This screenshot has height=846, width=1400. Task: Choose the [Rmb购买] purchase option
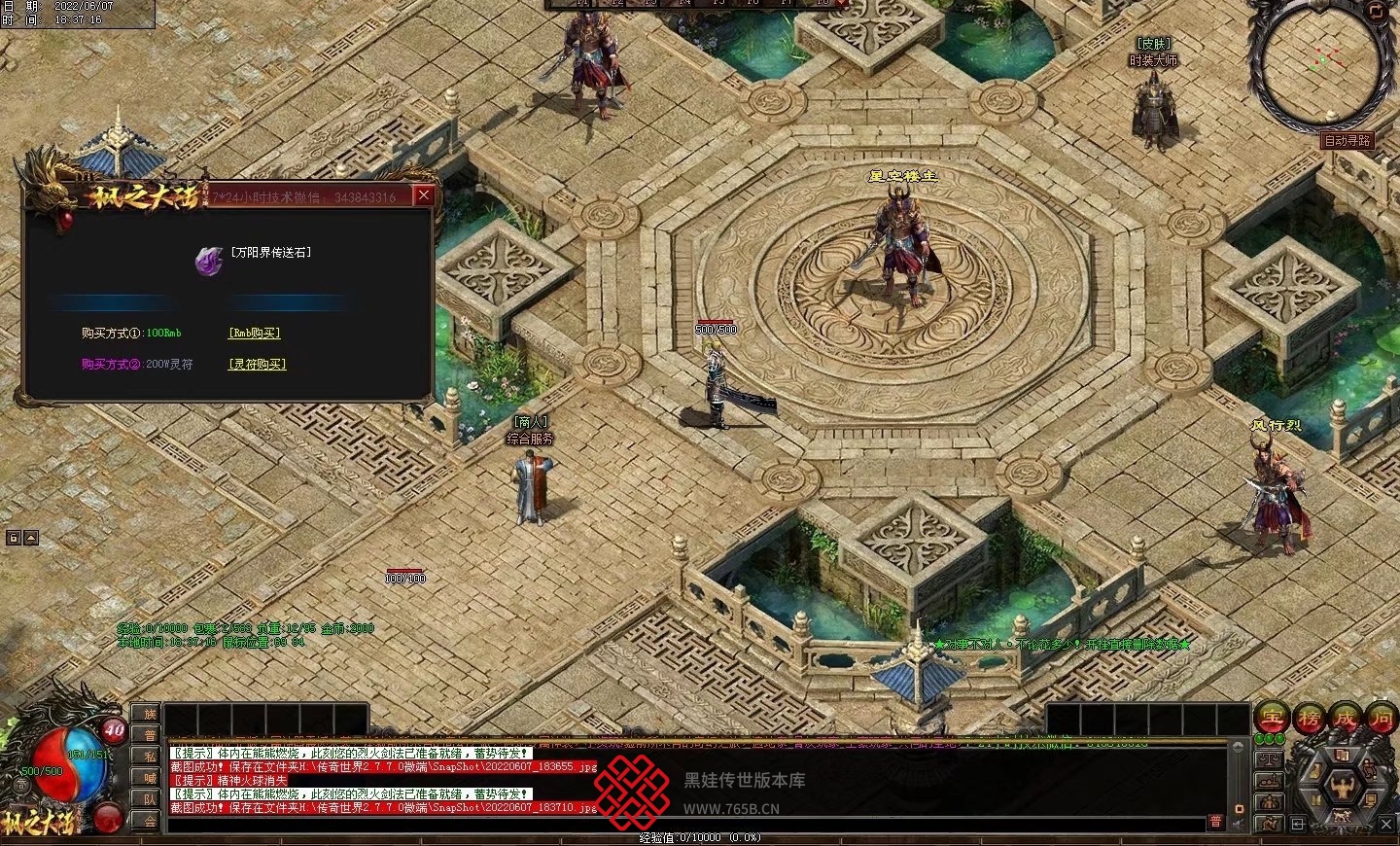pyautogui.click(x=255, y=333)
